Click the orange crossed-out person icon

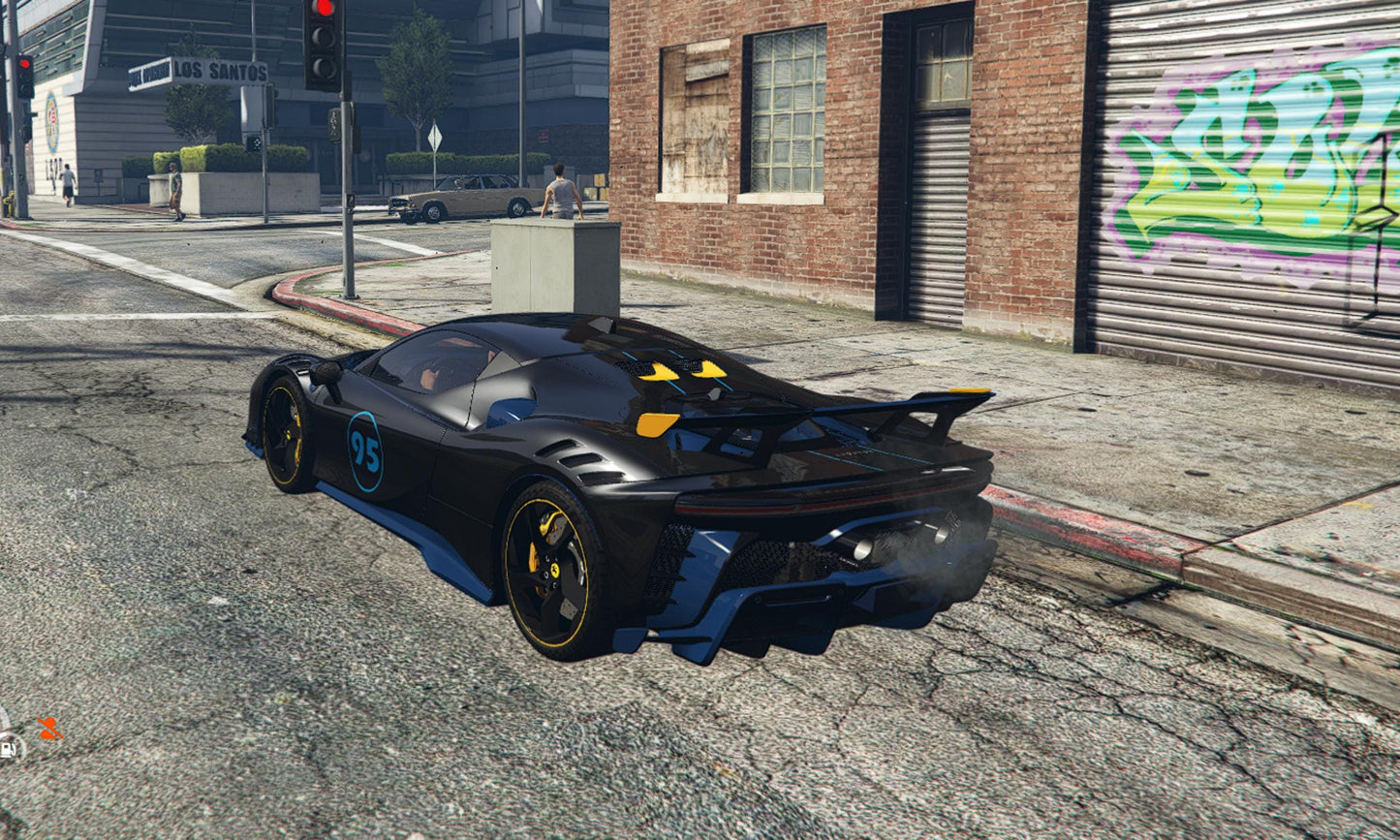[x=48, y=728]
